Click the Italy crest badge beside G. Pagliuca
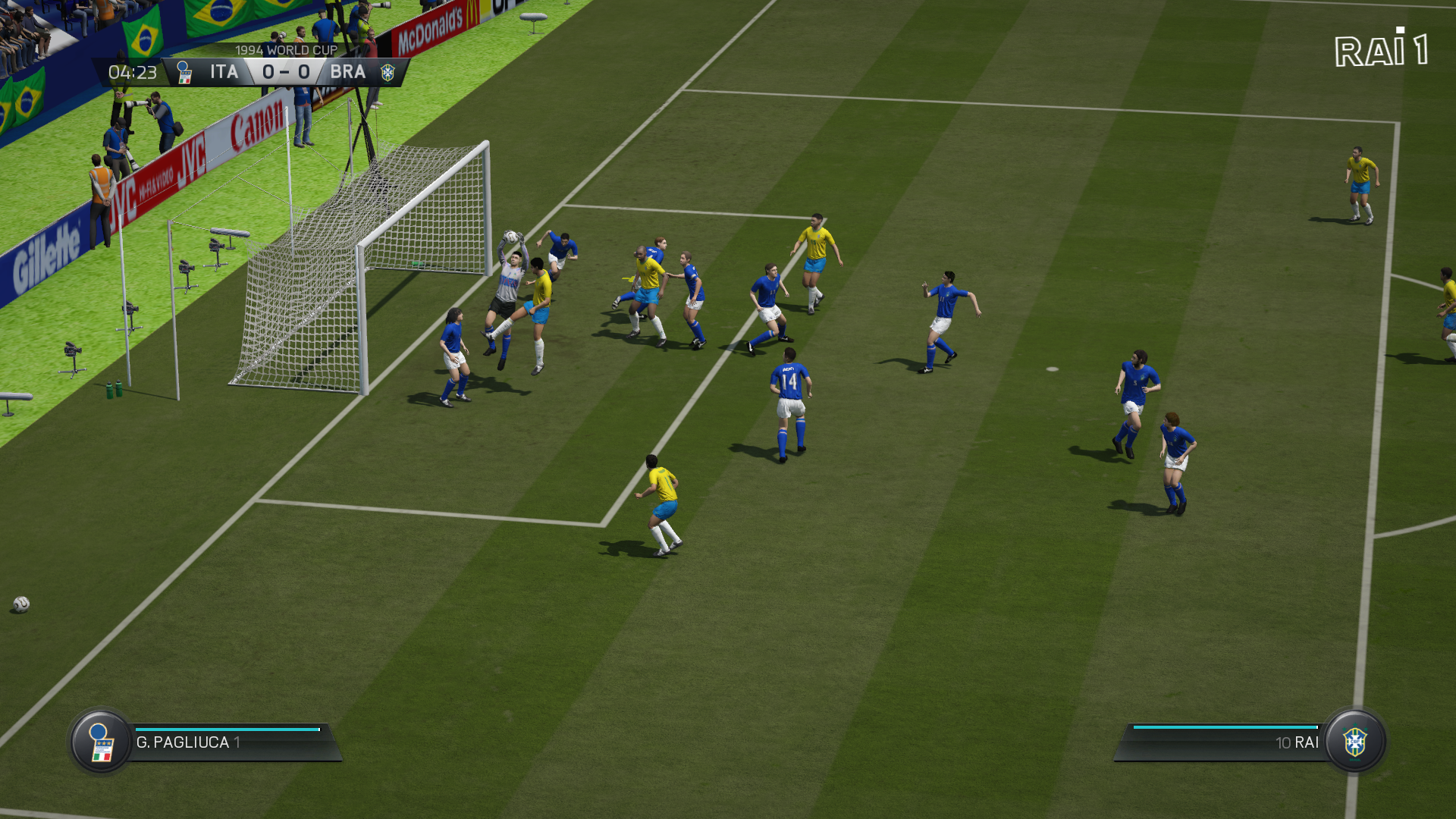Viewport: 1456px width, 819px height. 101,742
